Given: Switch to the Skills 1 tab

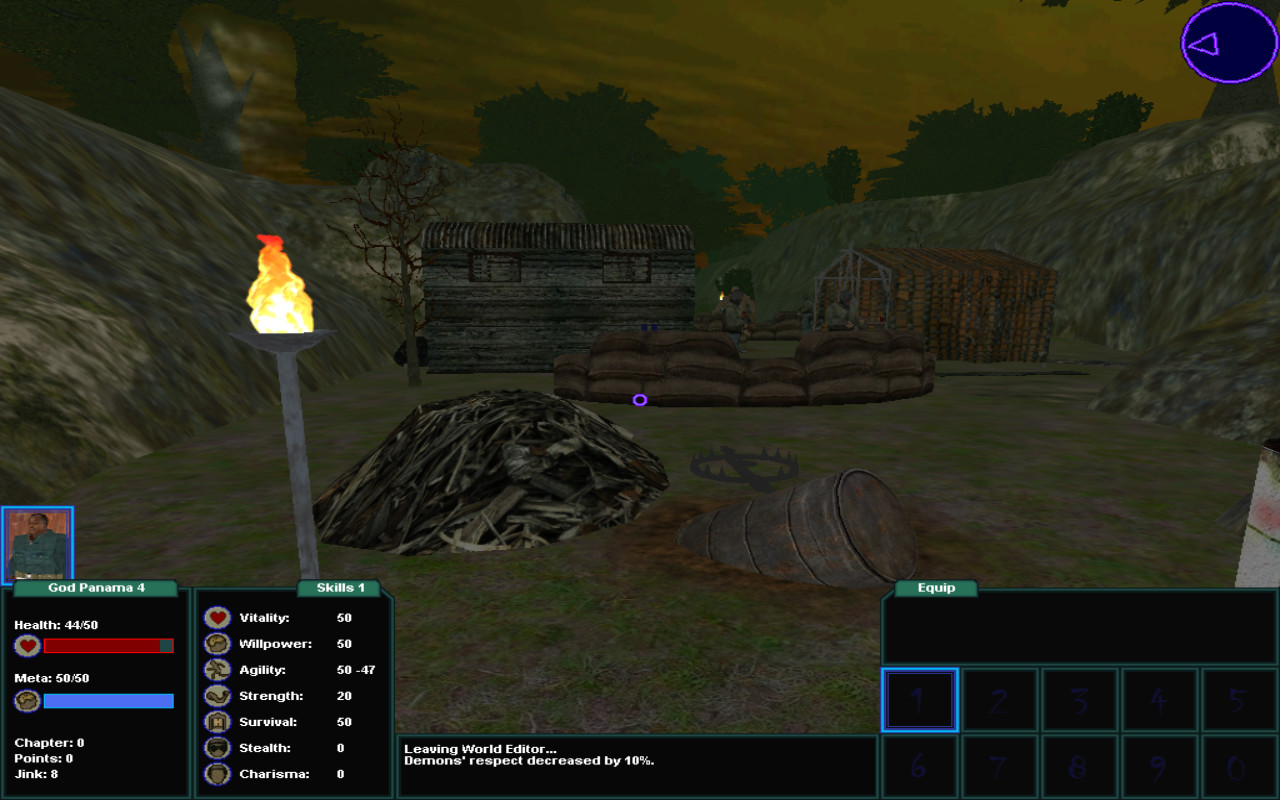Looking at the screenshot, I should pos(338,588).
